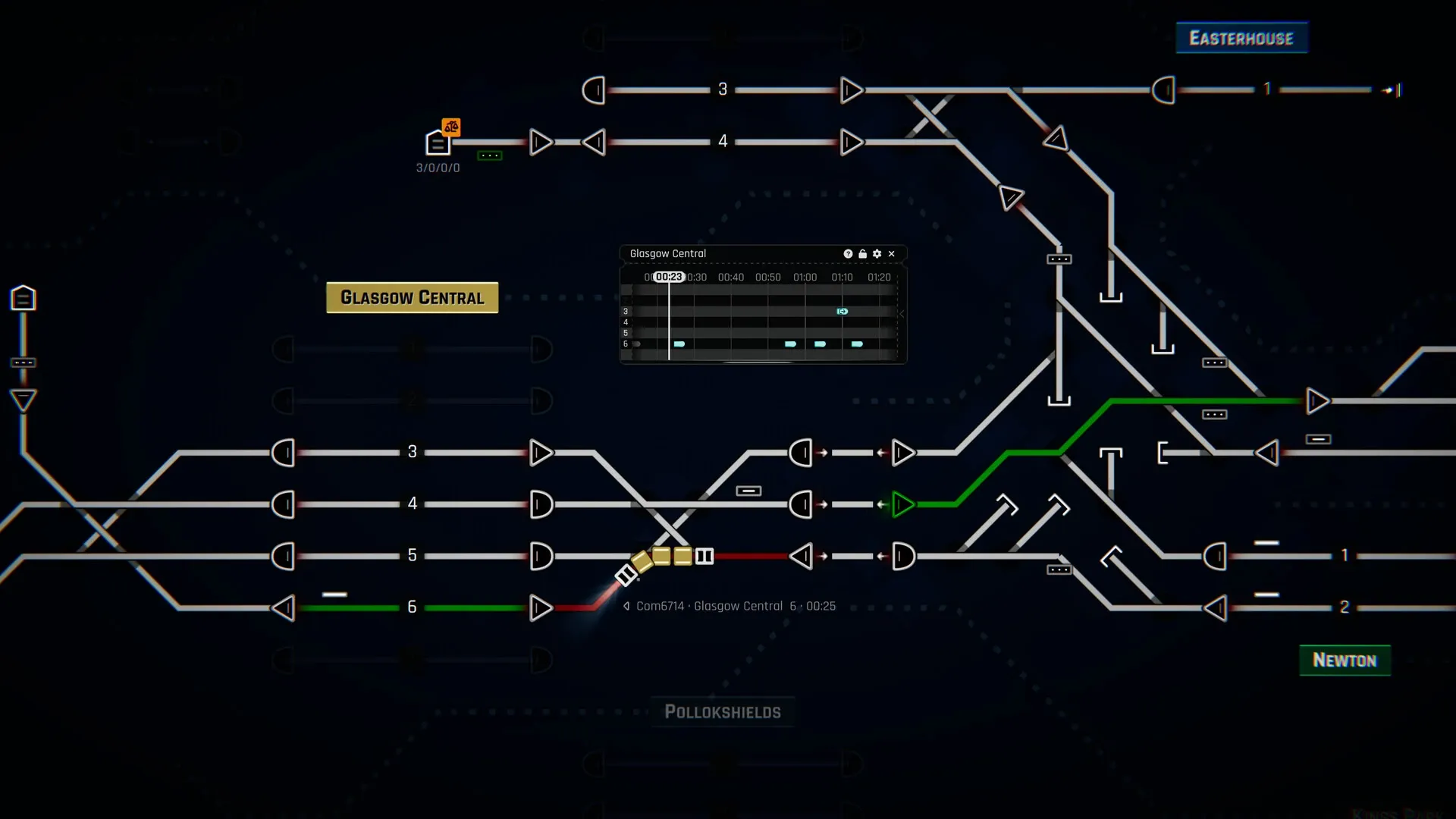This screenshot has width=1456, height=819.
Task: Toggle the lock on the timetable window
Action: 862,253
